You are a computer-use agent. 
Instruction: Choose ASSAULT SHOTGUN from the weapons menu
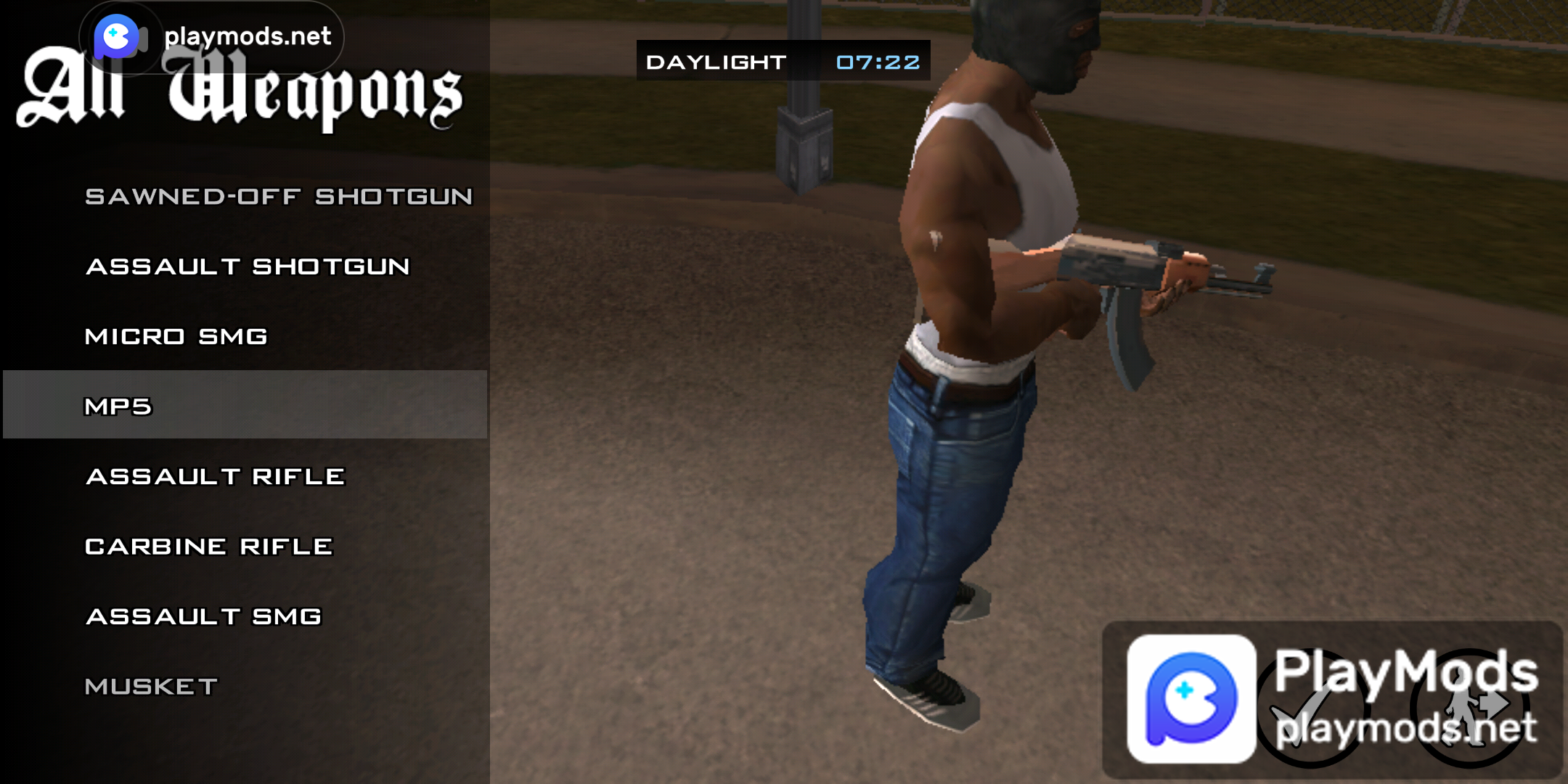[x=247, y=266]
